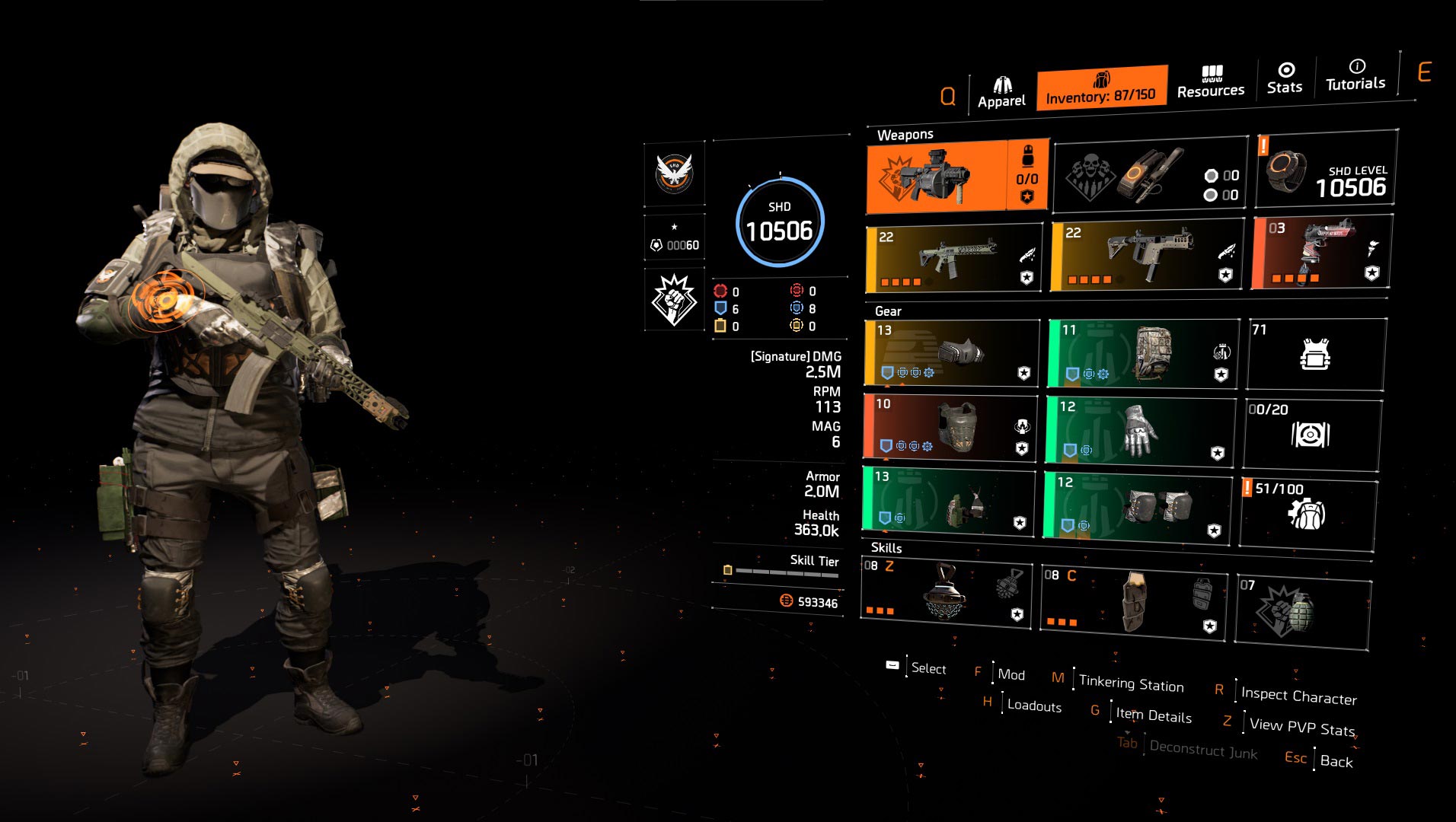
Task: Open the Stats tab
Action: click(1285, 78)
